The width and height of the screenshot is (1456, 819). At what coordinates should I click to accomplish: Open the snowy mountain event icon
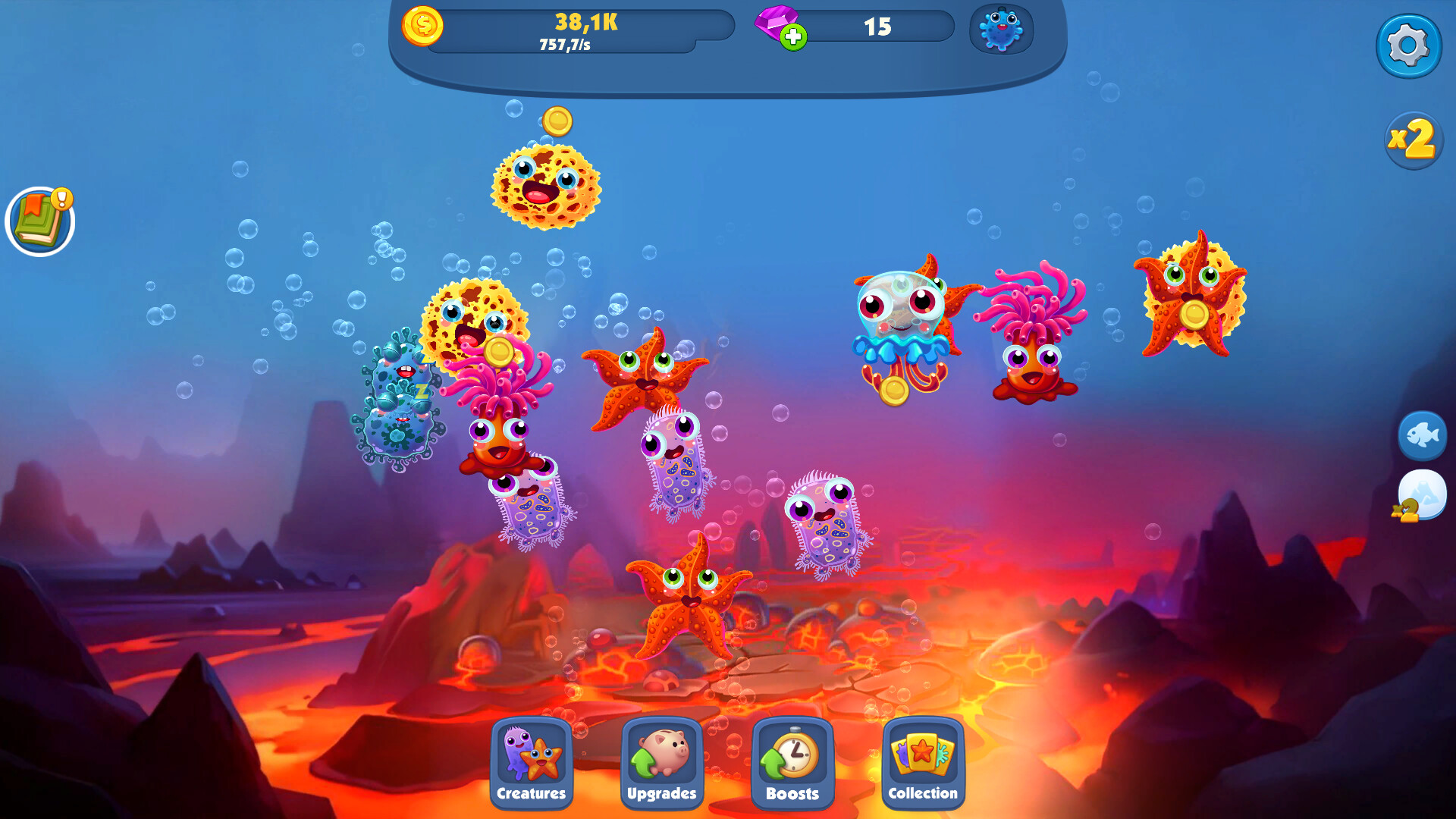click(x=1423, y=494)
